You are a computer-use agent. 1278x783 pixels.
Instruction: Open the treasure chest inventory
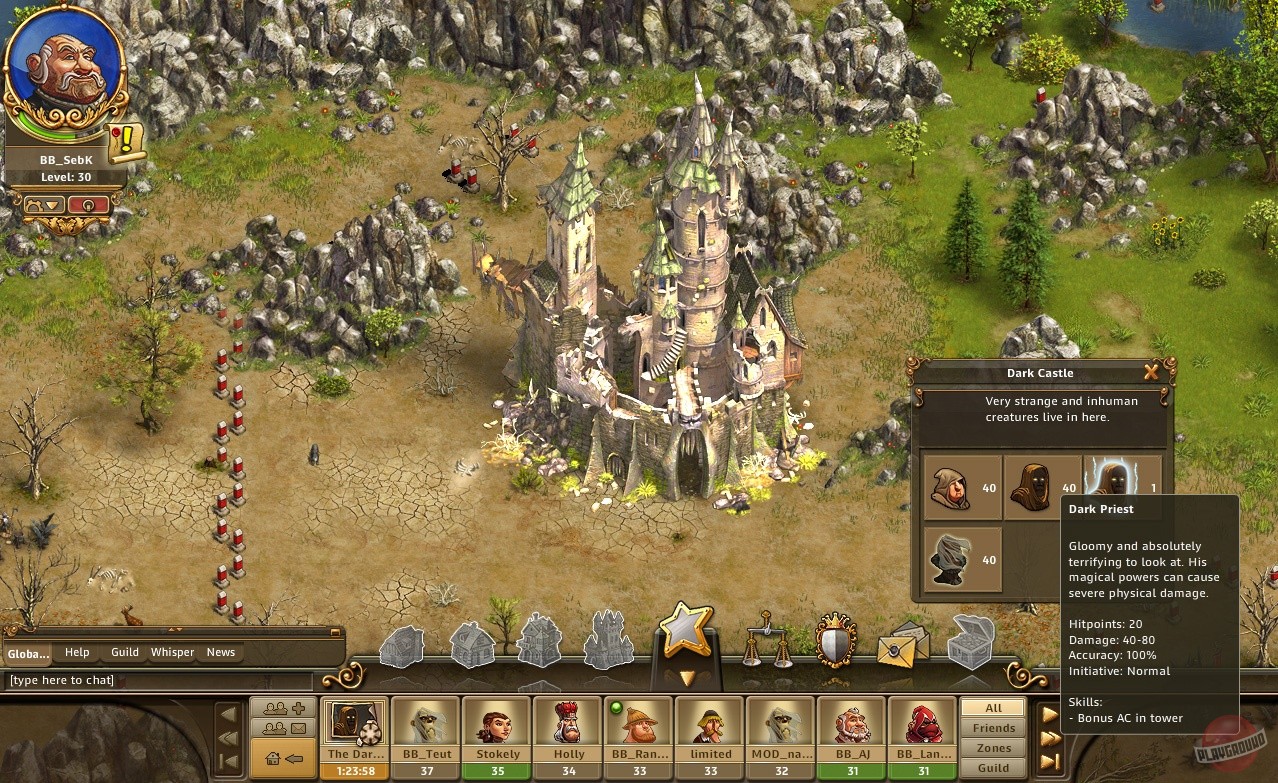(970, 642)
